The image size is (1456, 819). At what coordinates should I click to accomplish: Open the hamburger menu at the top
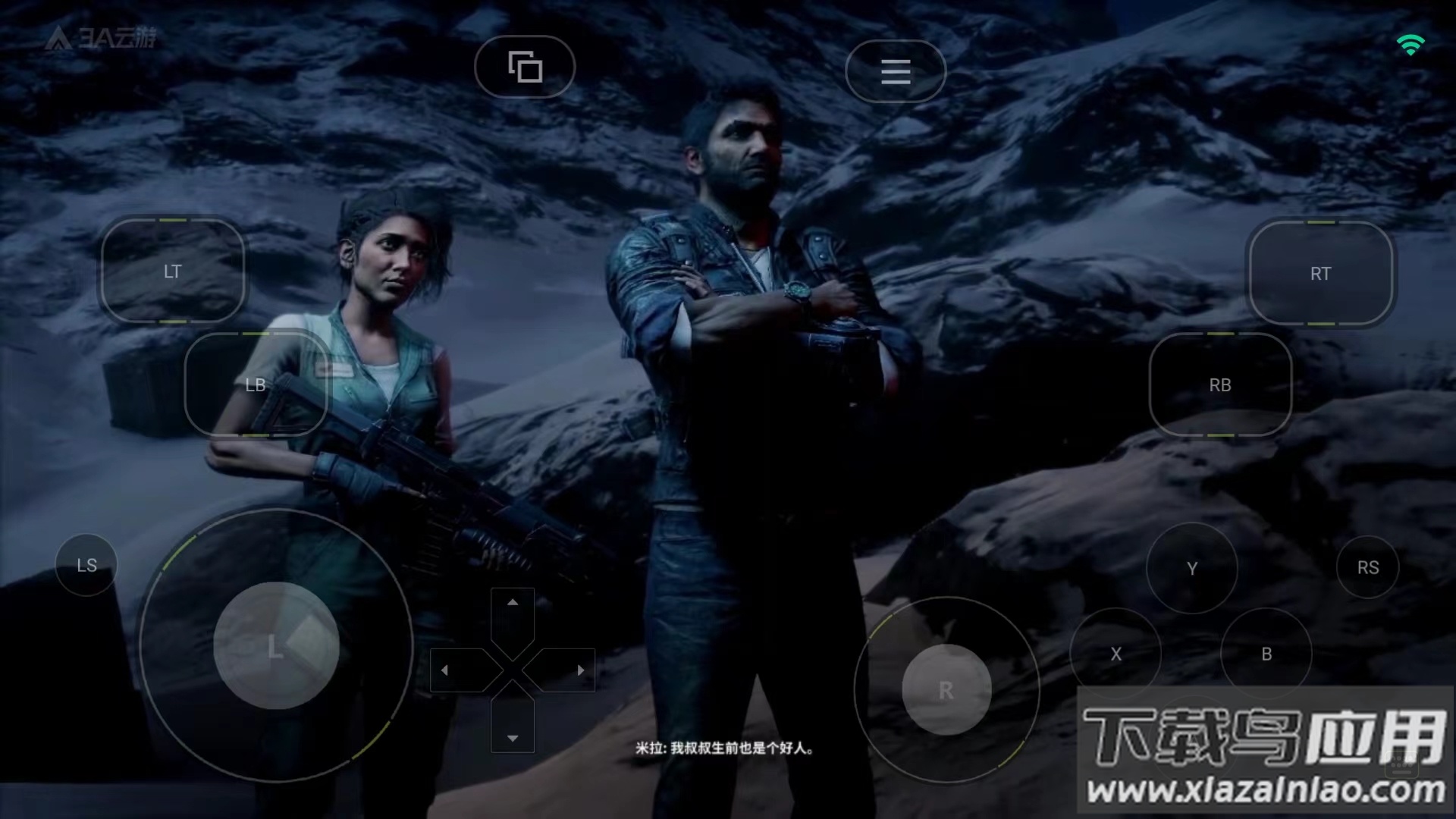(x=896, y=71)
